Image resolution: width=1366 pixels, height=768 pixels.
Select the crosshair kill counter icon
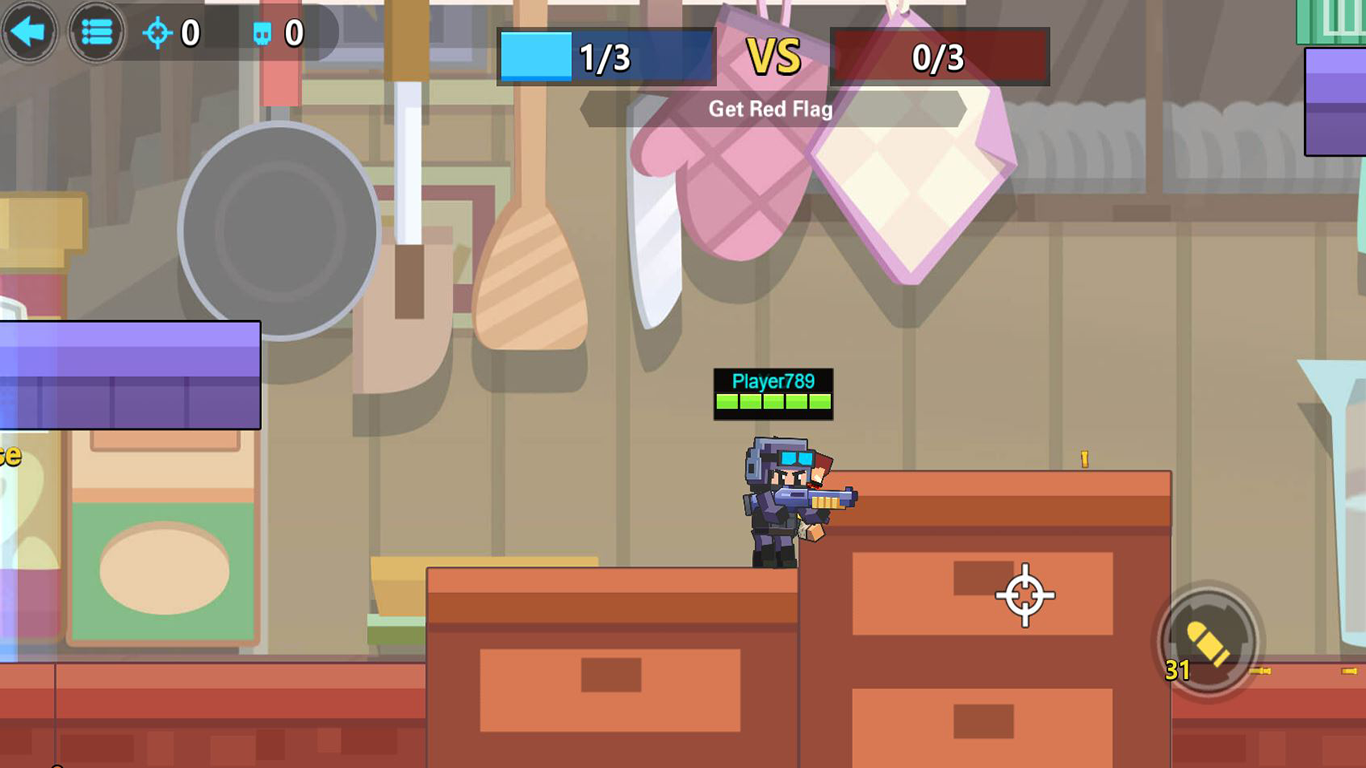156,32
